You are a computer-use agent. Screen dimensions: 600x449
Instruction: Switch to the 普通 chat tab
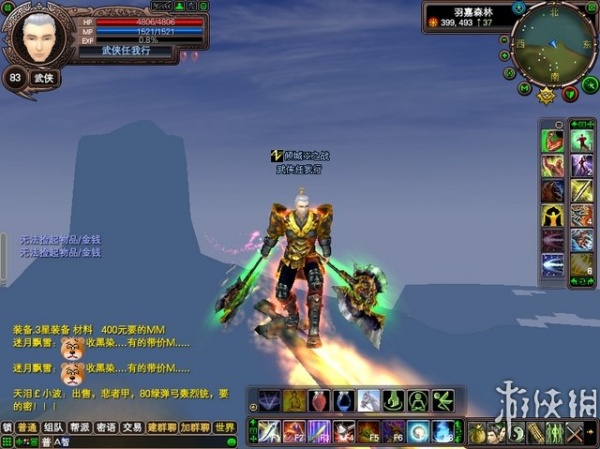pyautogui.click(x=27, y=428)
